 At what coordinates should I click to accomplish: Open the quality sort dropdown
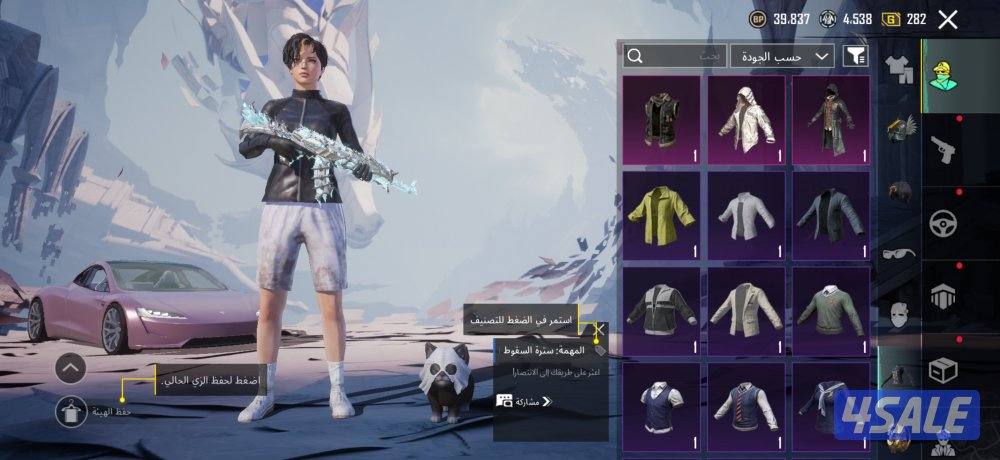(782, 56)
